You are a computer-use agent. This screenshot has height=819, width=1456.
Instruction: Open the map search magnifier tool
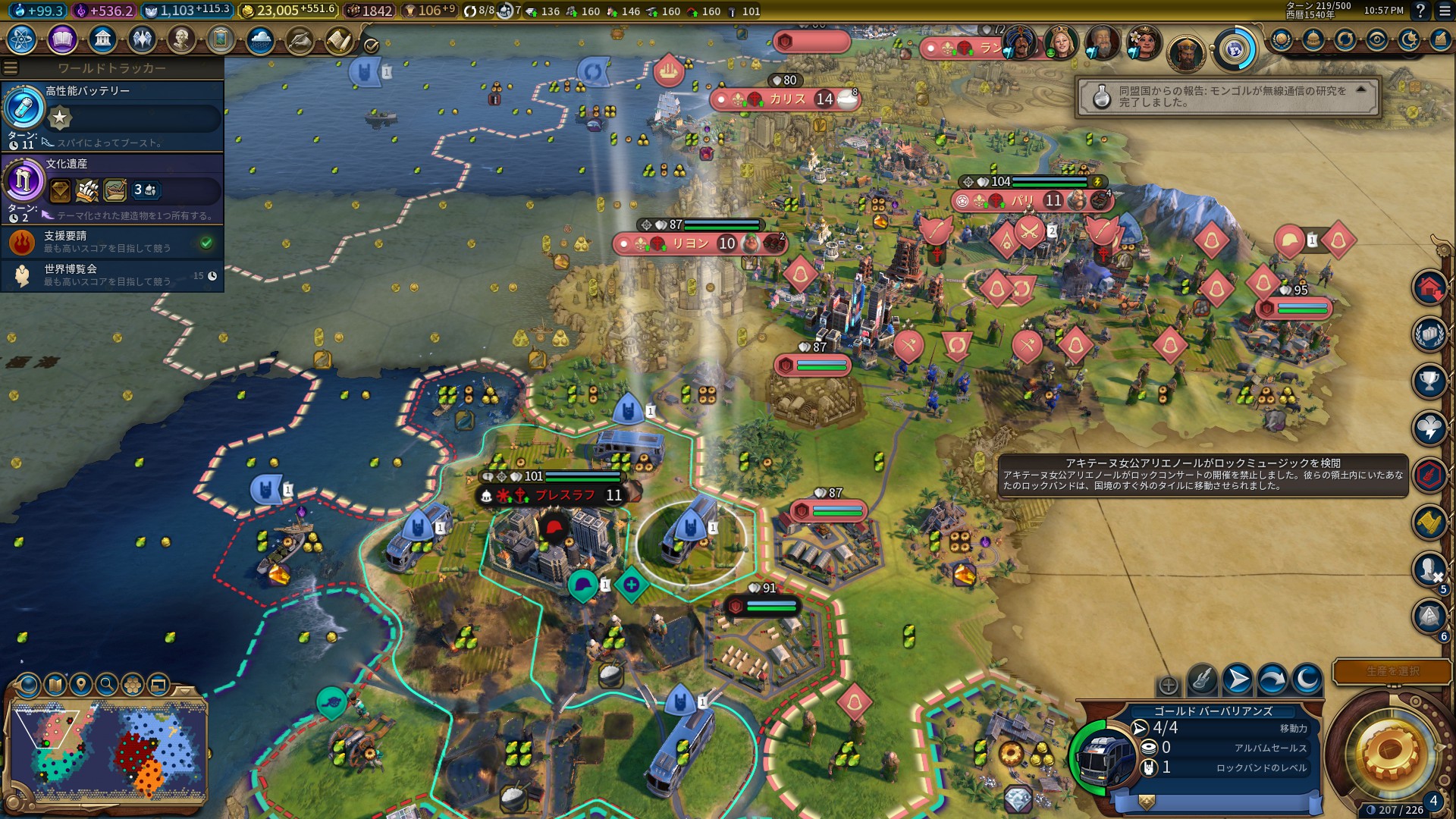click(107, 685)
